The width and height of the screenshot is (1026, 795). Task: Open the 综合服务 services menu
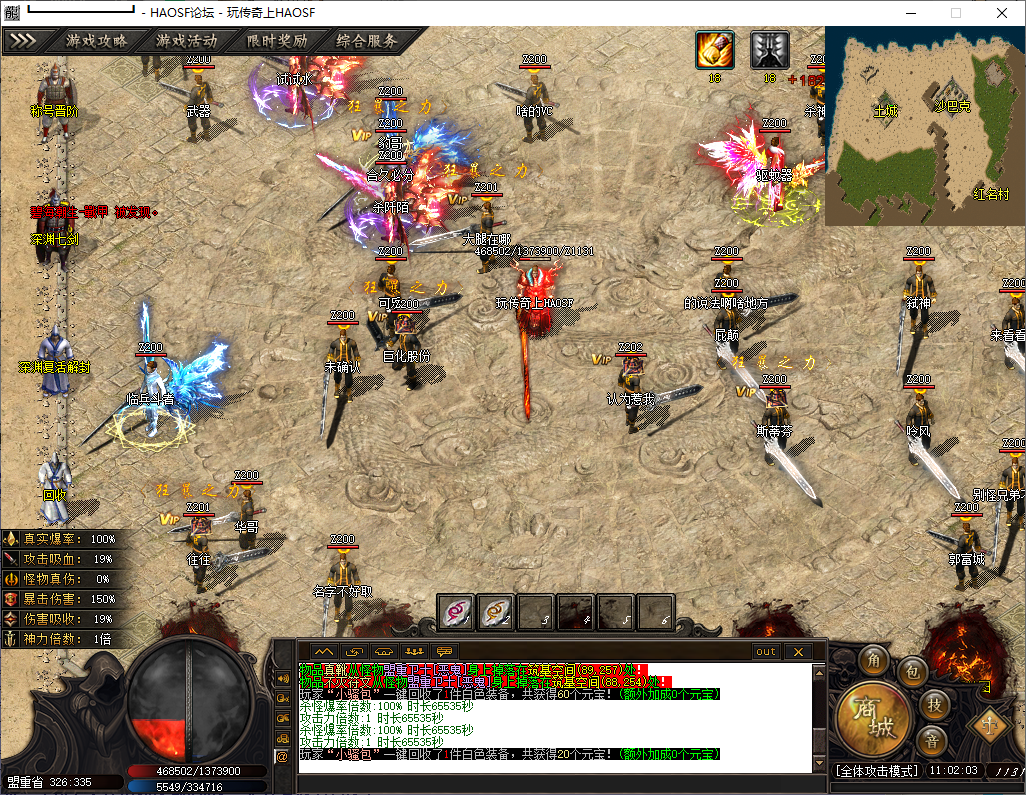coord(367,41)
